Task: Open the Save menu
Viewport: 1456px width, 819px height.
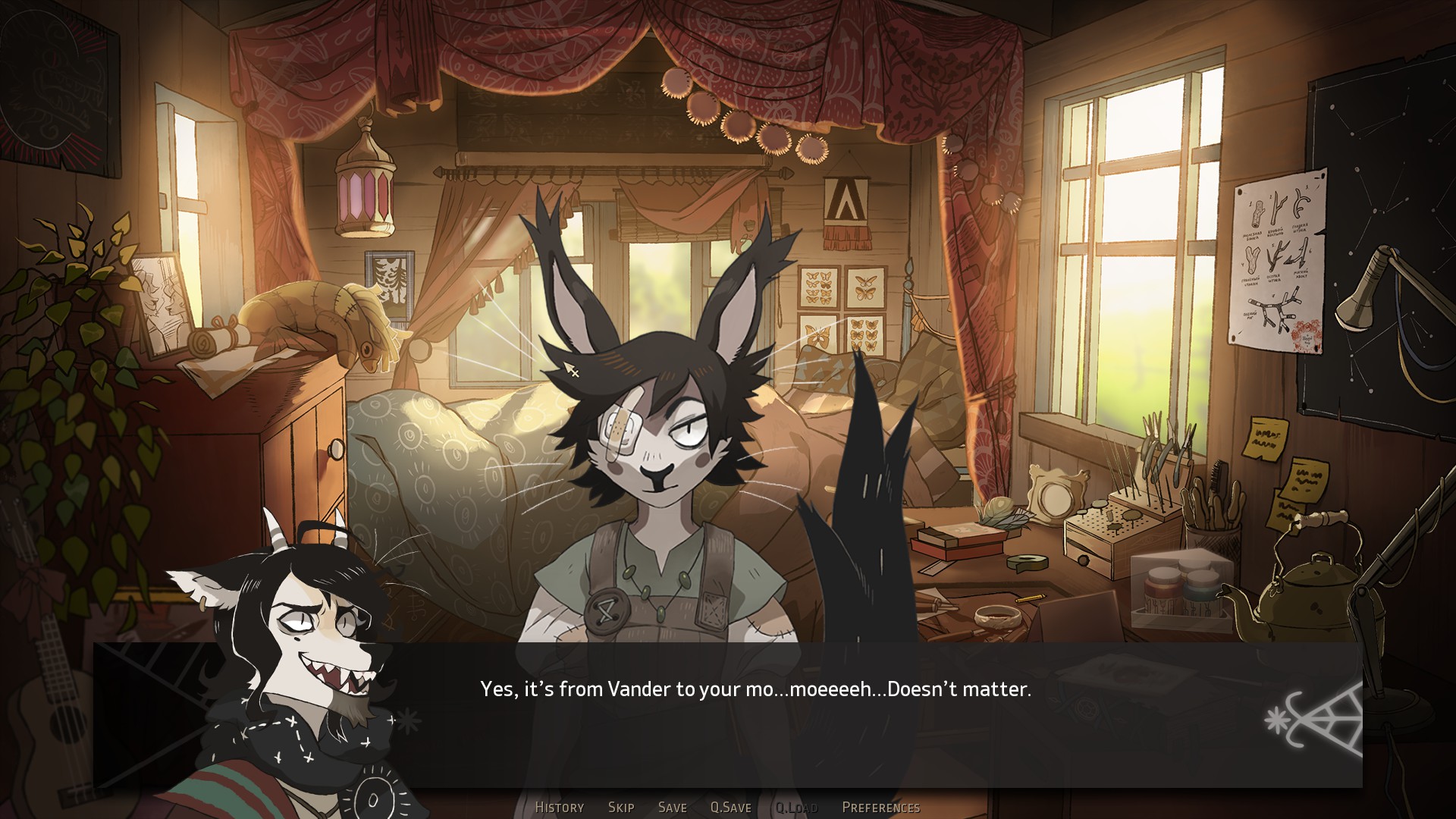Action: coord(672,808)
